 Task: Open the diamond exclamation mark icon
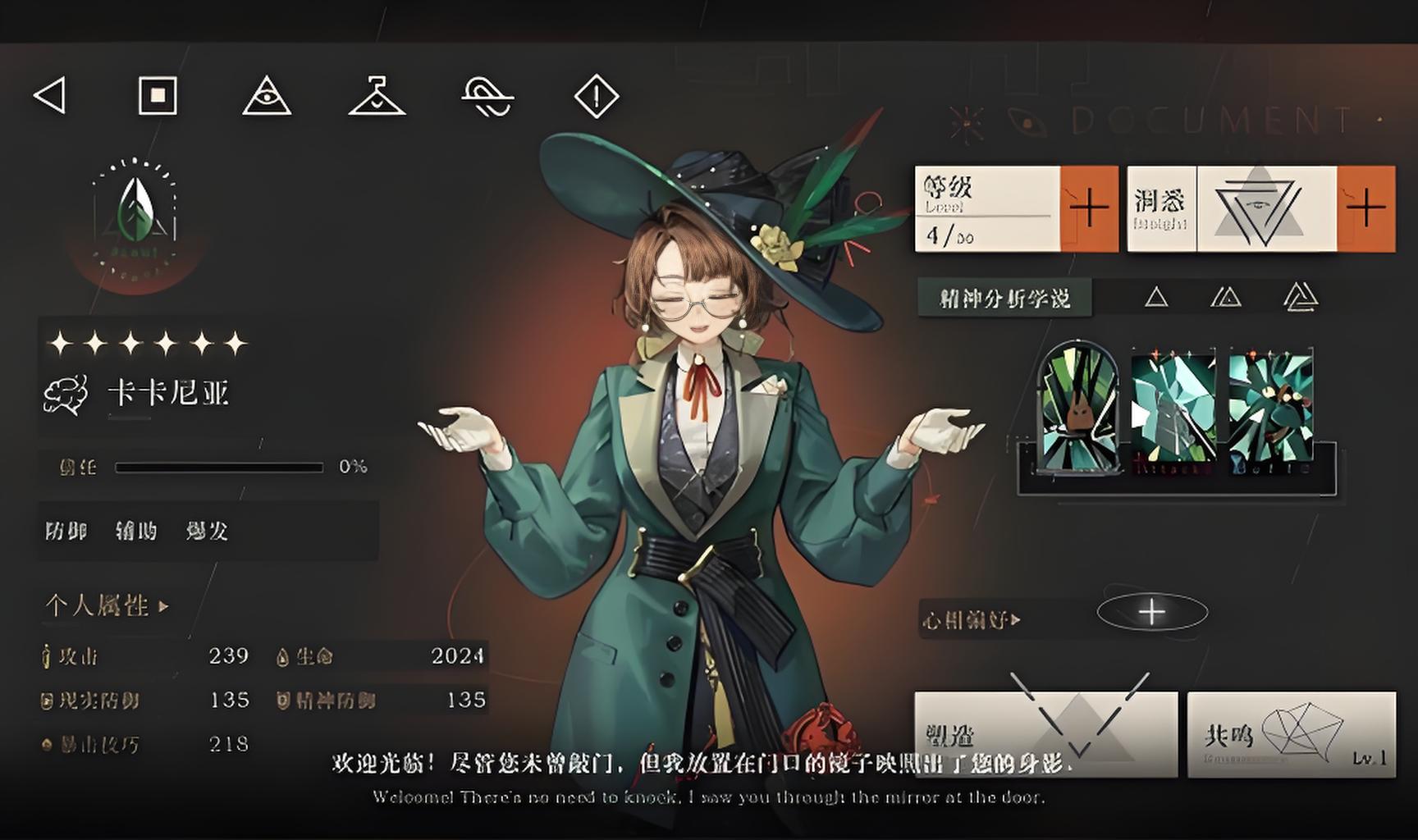(x=596, y=97)
